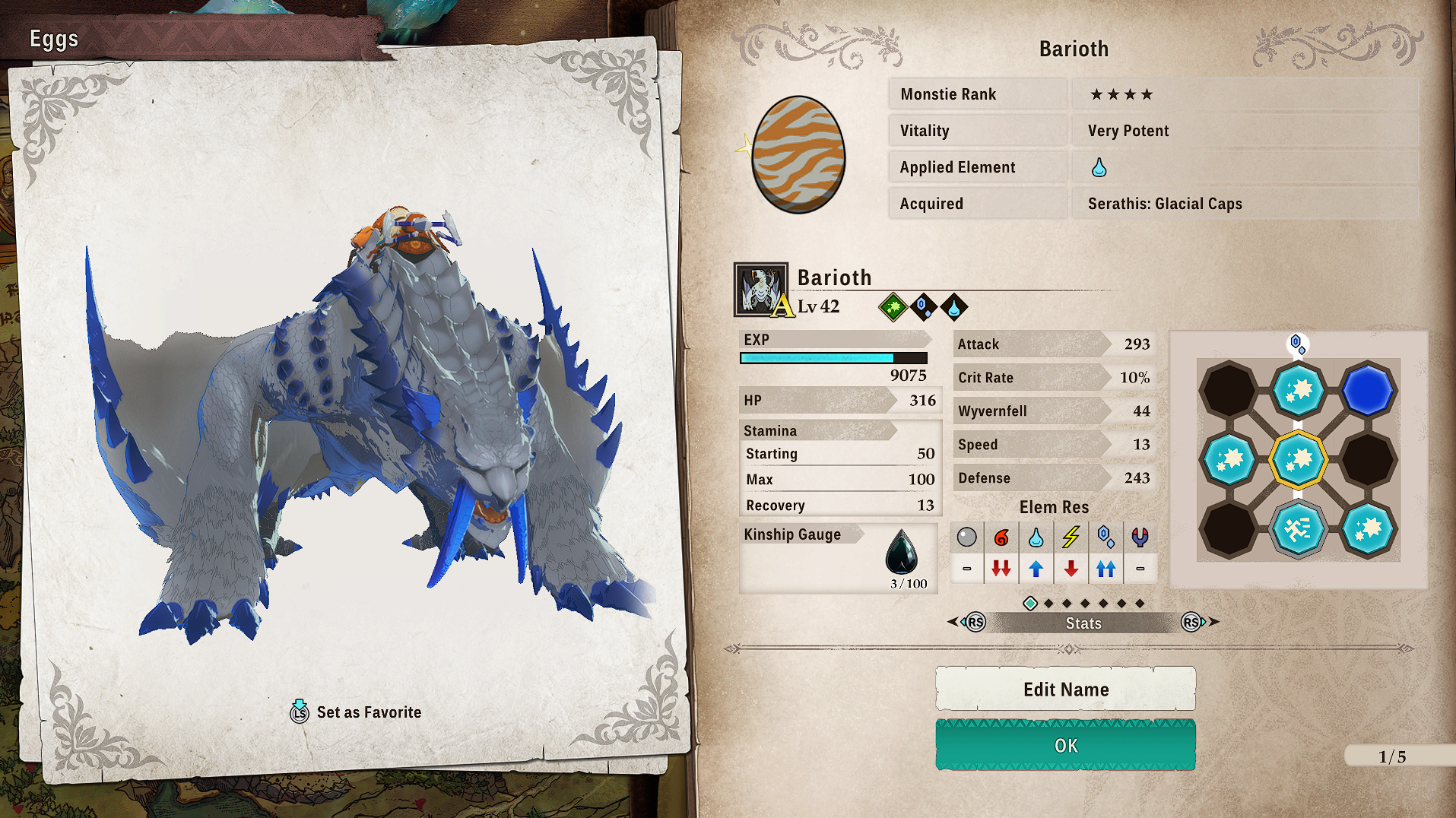Viewport: 1456px width, 818px height.
Task: Select the running-figure gene slot
Action: [1298, 528]
